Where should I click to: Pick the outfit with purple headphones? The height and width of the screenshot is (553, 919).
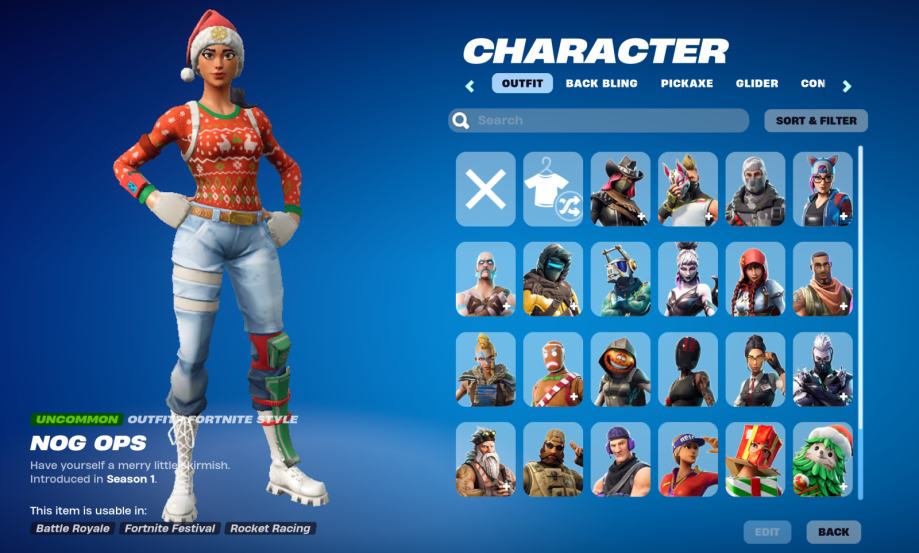tap(620, 459)
